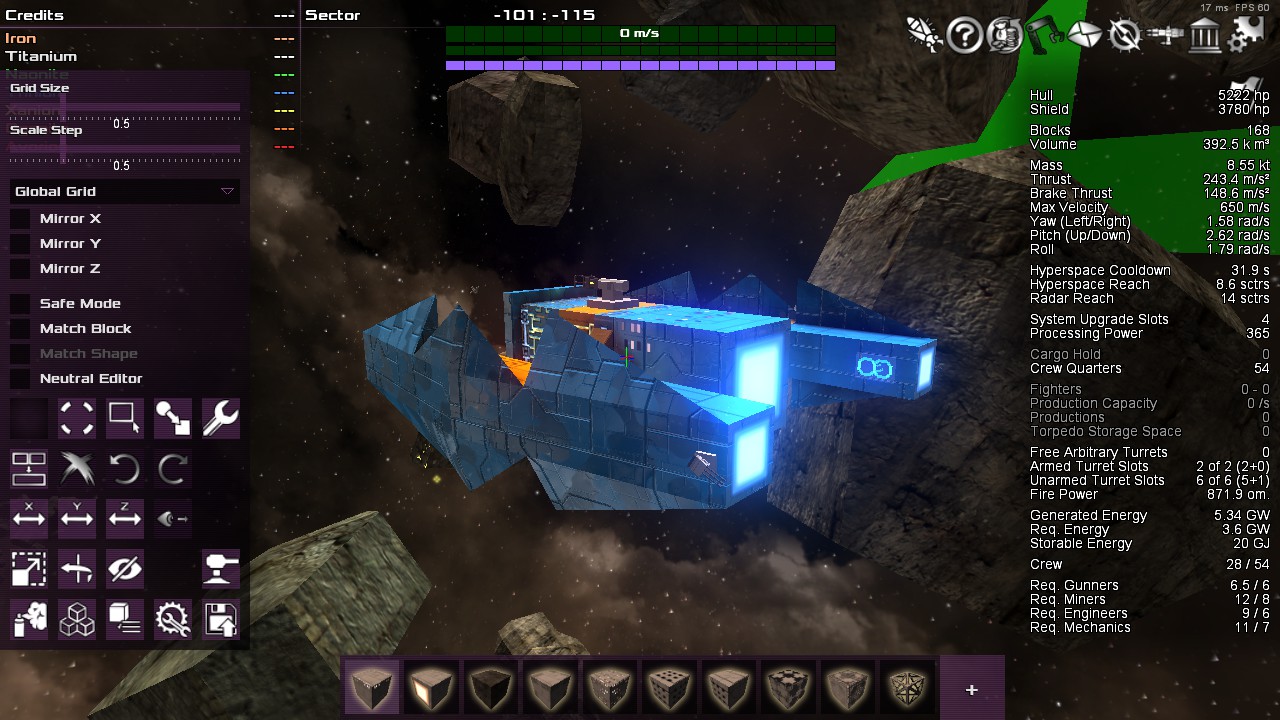Open mail via the envelope icon
The height and width of the screenshot is (720, 1280).
point(1084,36)
